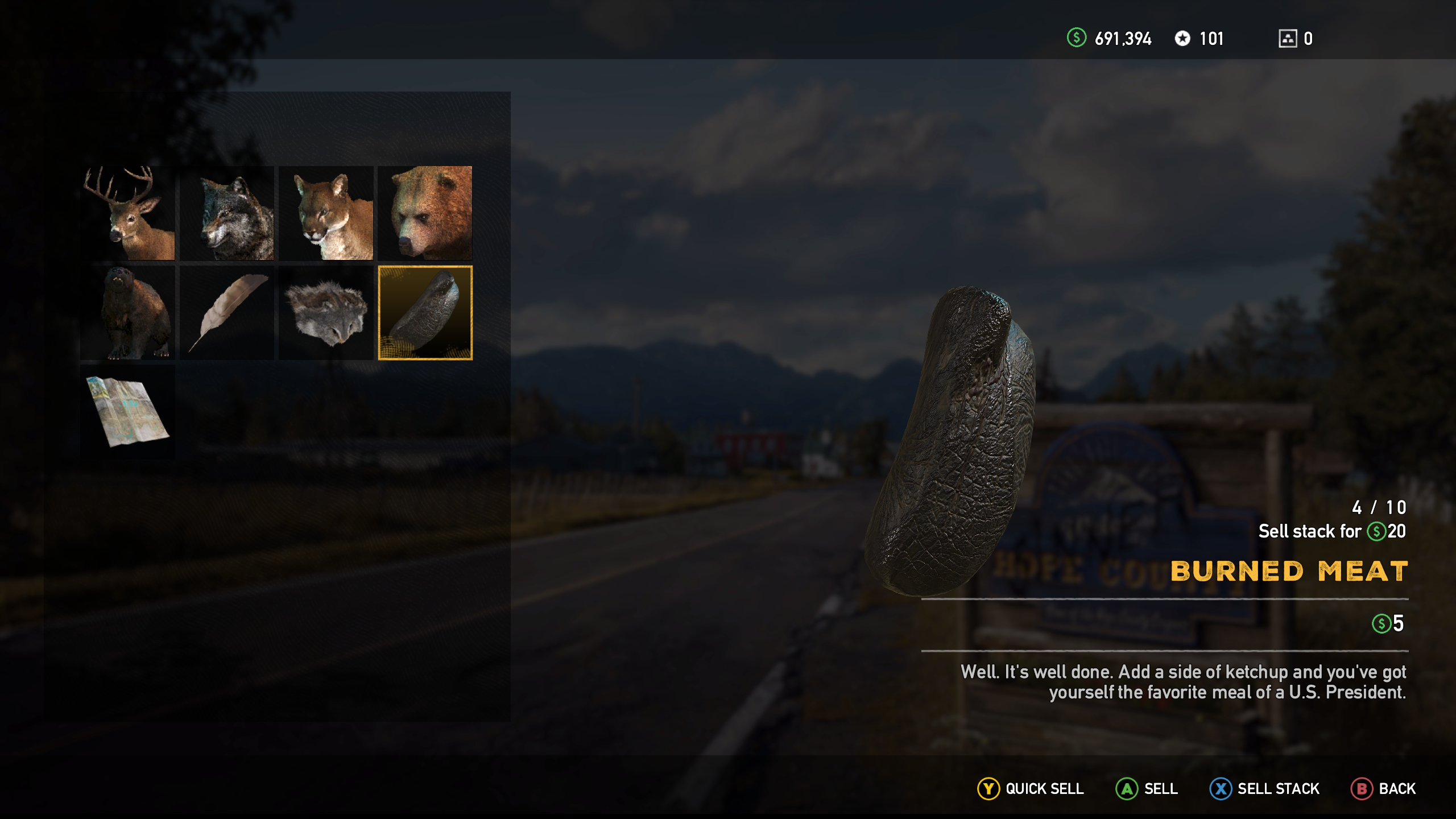Click the highlighted Burned Meat slot
The height and width of the screenshot is (819, 1456).
425,313
